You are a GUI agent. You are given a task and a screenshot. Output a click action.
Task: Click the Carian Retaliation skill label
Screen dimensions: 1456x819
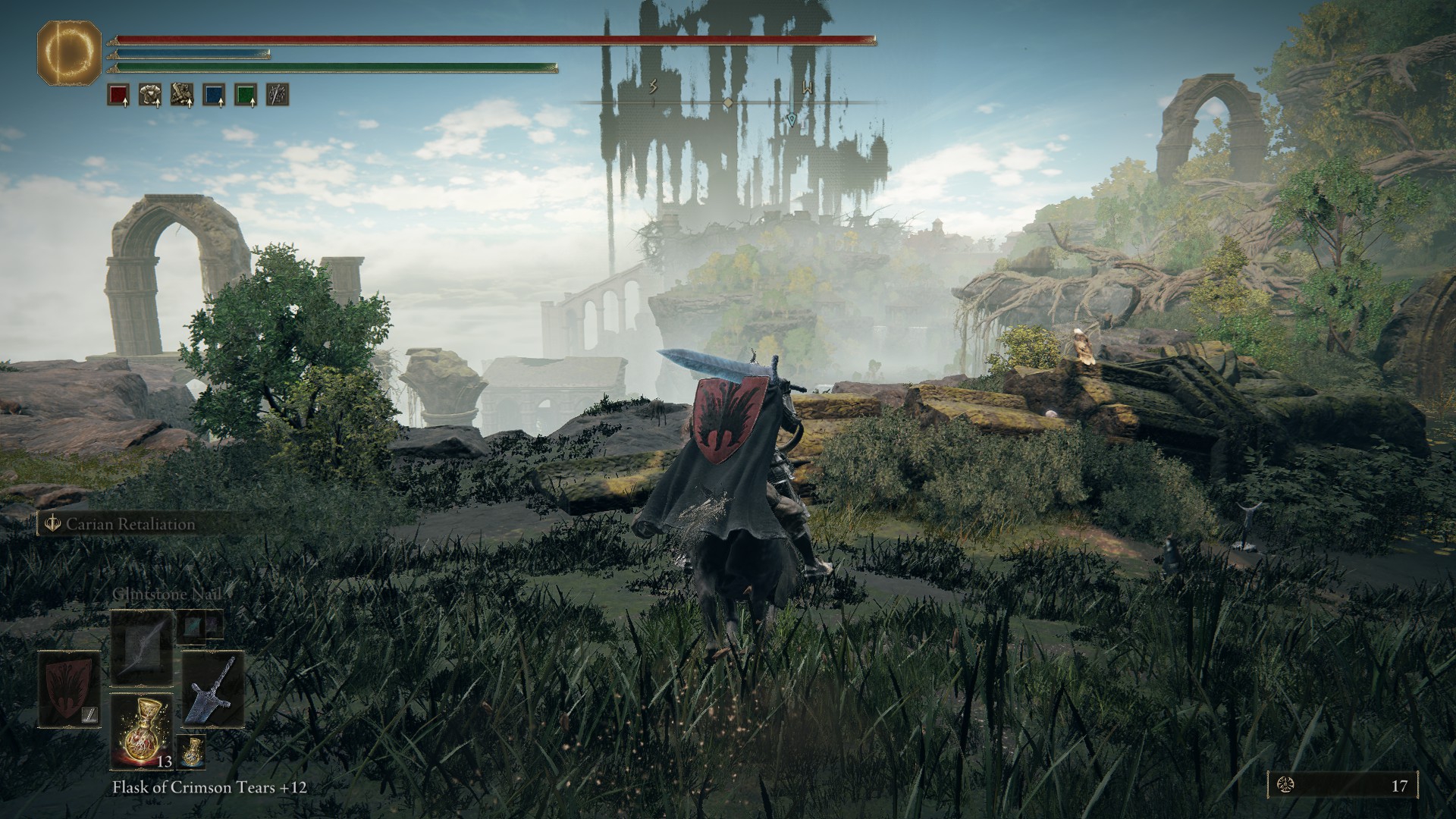pos(130,524)
